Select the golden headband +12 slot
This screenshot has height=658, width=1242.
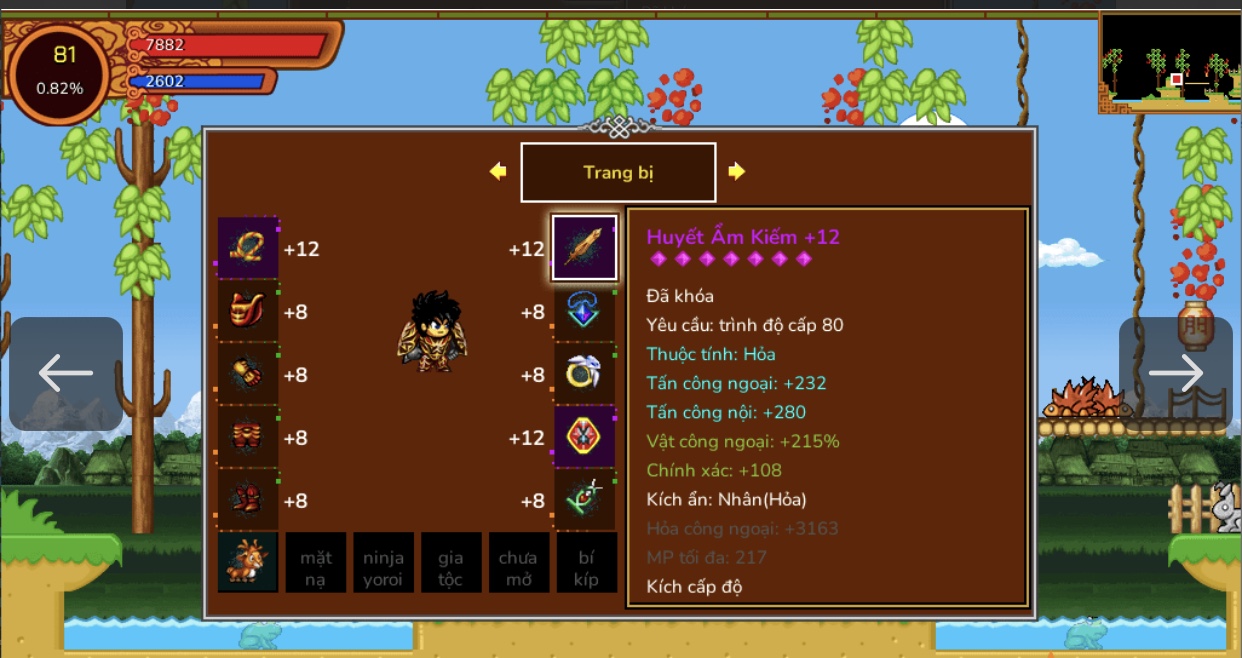tap(248, 249)
